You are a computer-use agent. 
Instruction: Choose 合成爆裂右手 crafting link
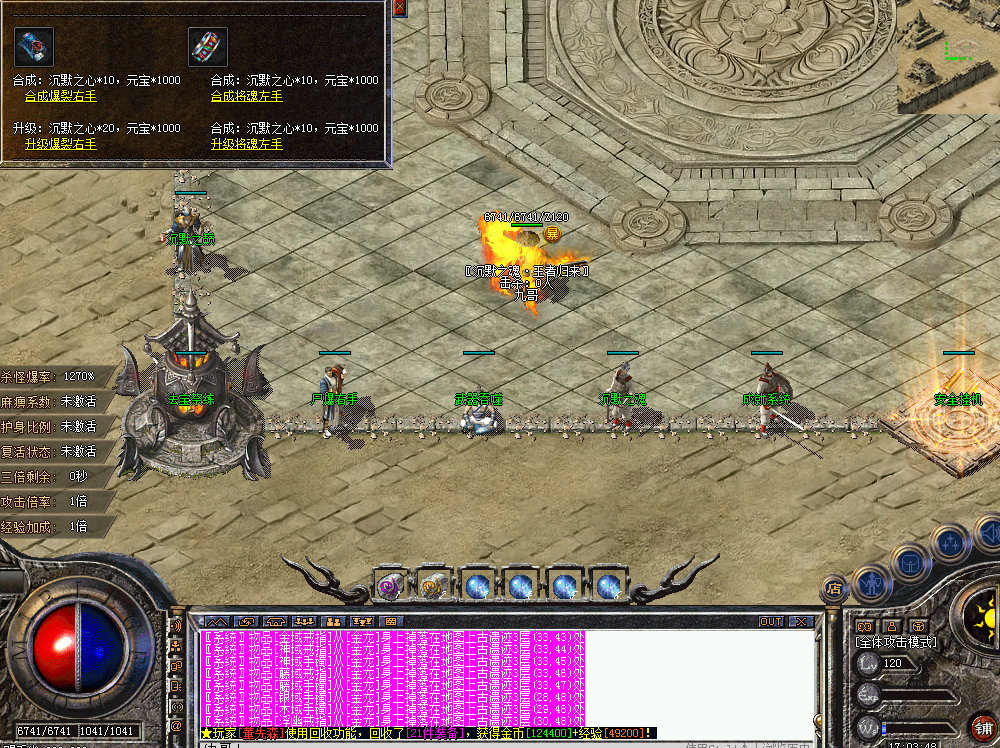tap(61, 96)
